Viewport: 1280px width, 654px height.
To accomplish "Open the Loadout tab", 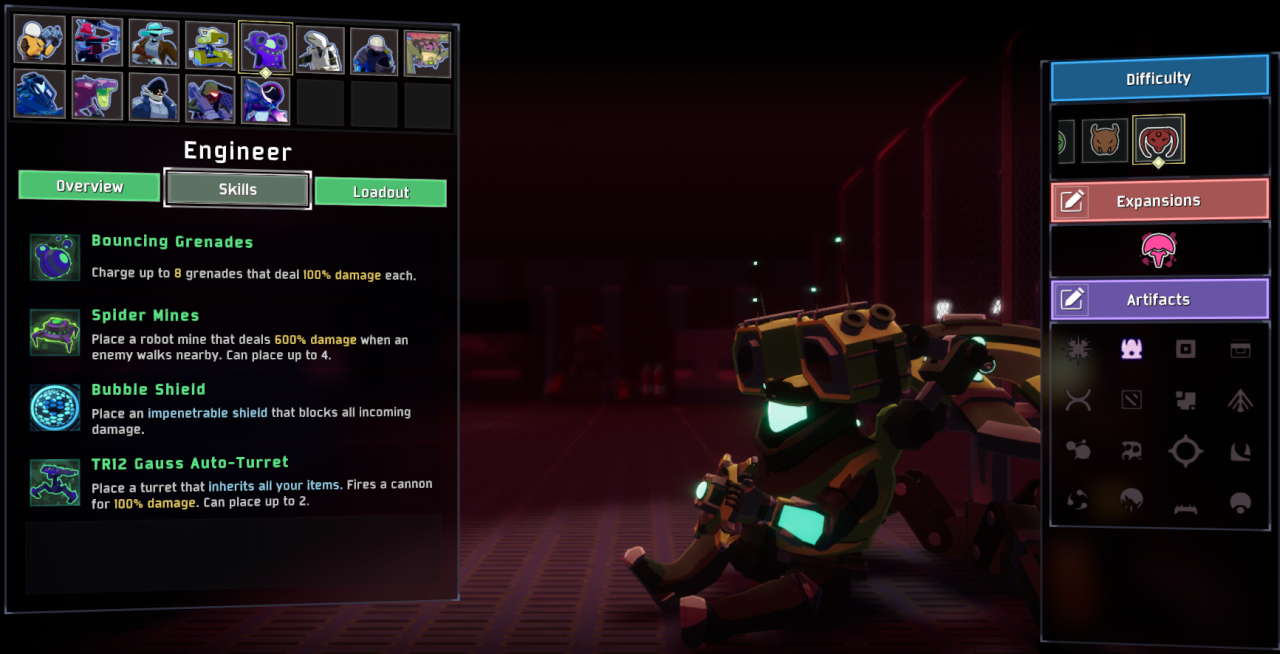I will (380, 192).
